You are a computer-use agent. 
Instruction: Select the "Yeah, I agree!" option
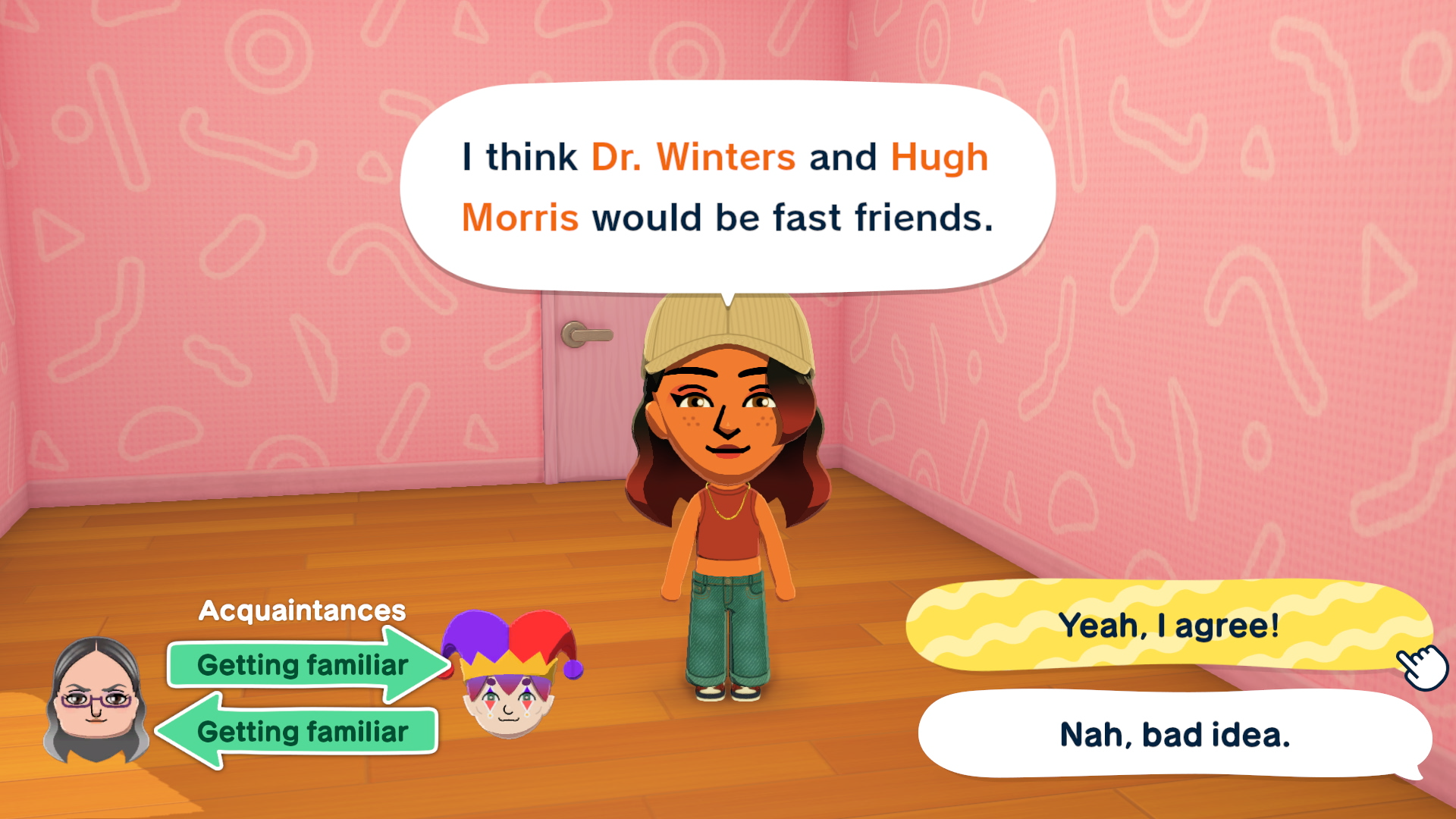tap(1170, 626)
